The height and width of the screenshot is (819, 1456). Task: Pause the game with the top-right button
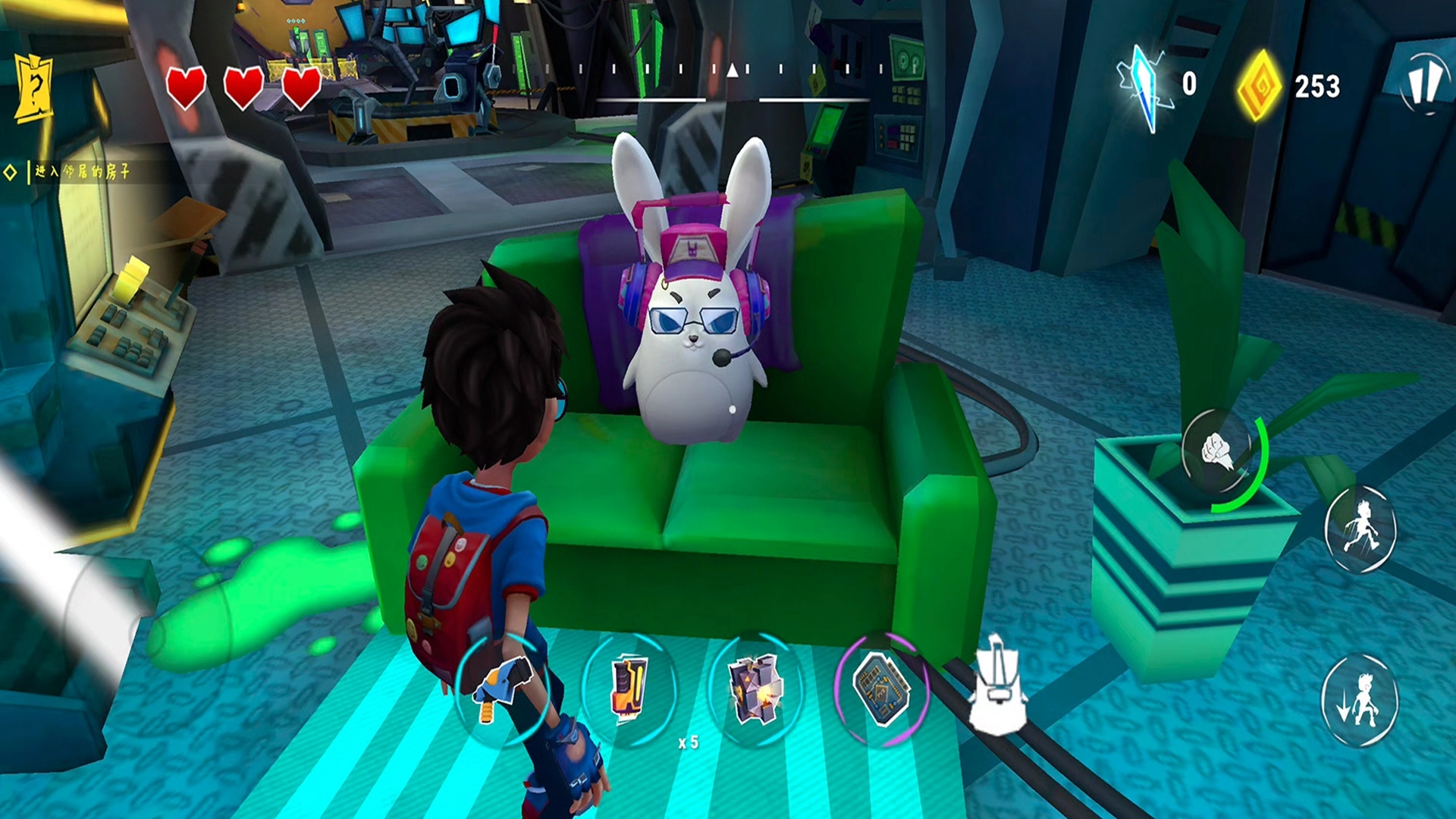[1425, 83]
